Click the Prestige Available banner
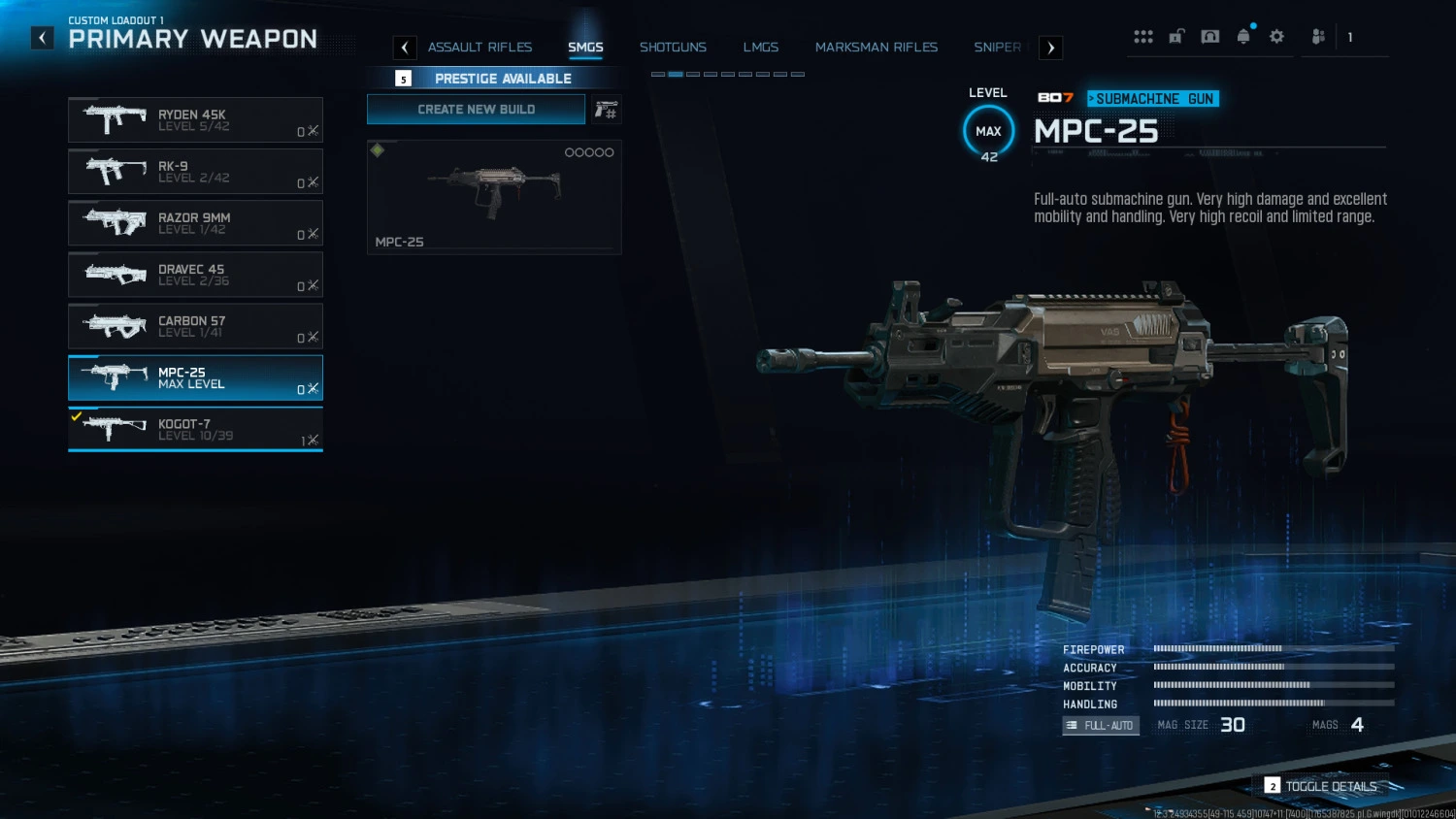 click(x=502, y=78)
